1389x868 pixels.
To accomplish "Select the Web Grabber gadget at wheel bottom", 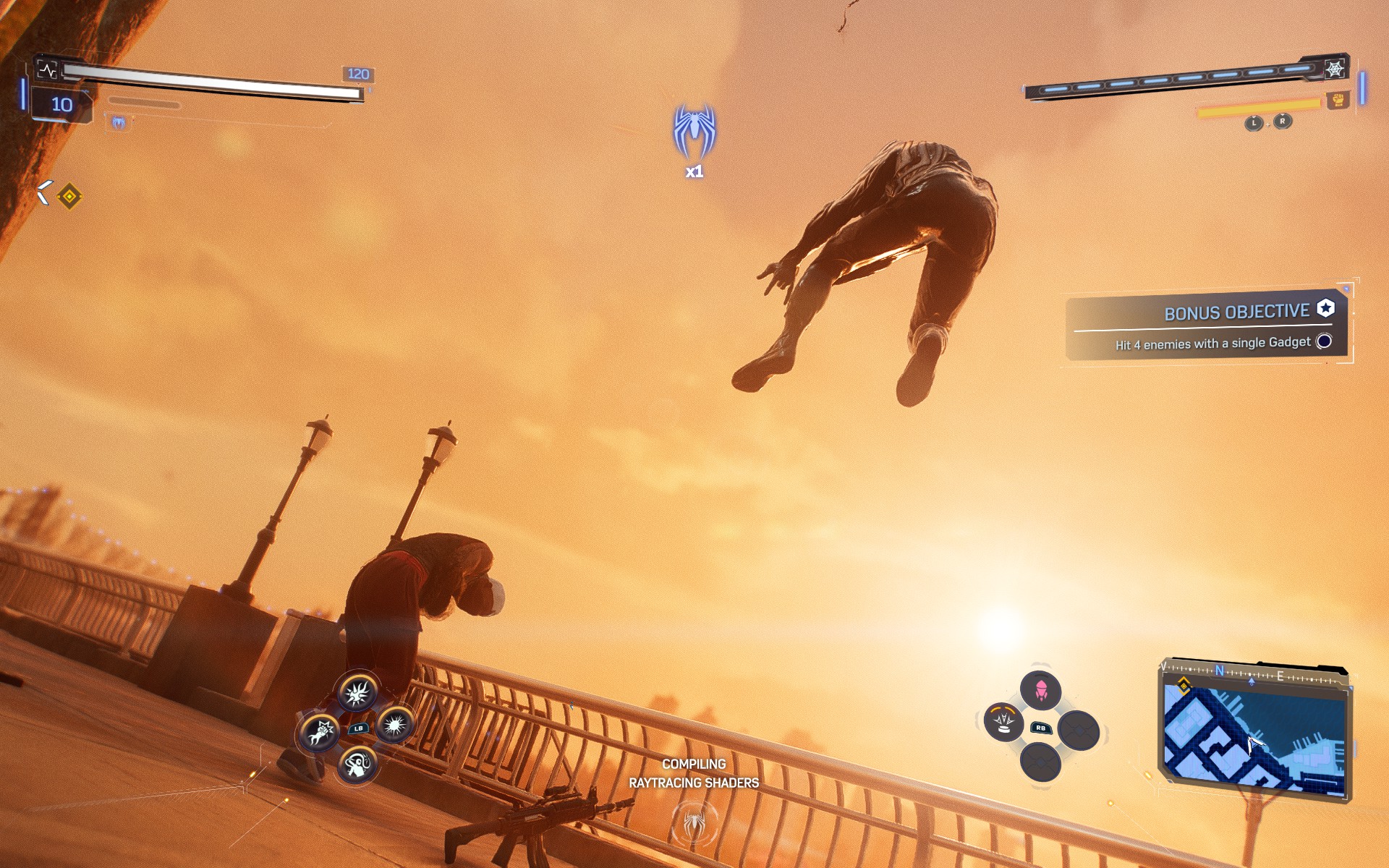I will click(x=357, y=765).
